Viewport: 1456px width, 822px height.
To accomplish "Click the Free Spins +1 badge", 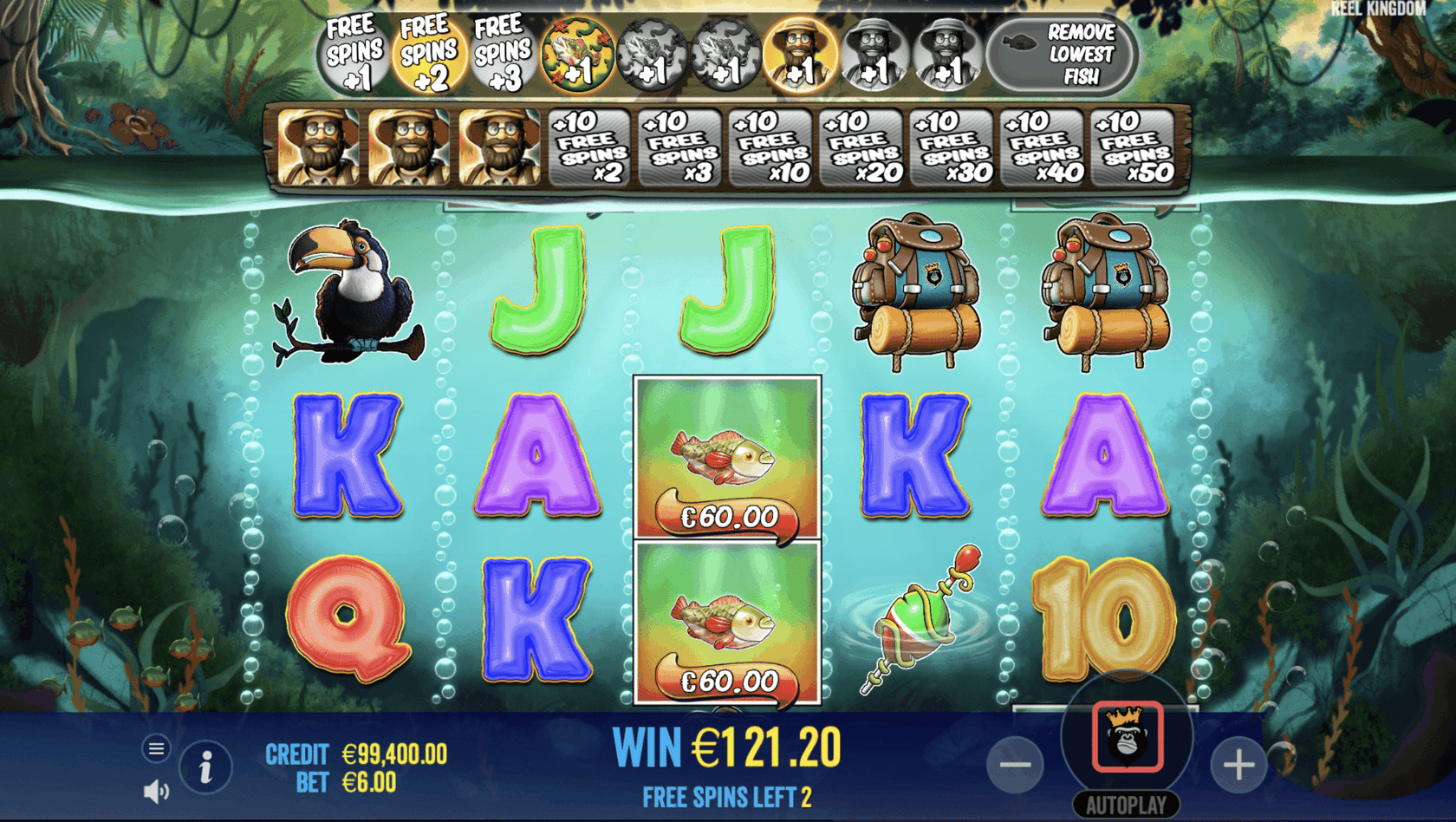I will click(352, 54).
